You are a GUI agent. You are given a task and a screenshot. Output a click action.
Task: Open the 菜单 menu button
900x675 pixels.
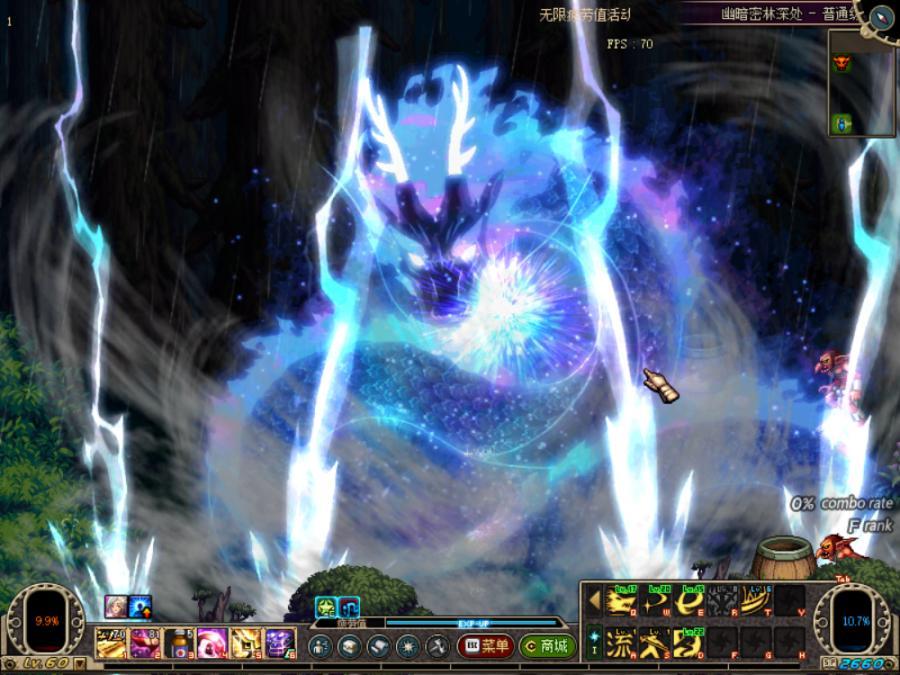[x=486, y=646]
